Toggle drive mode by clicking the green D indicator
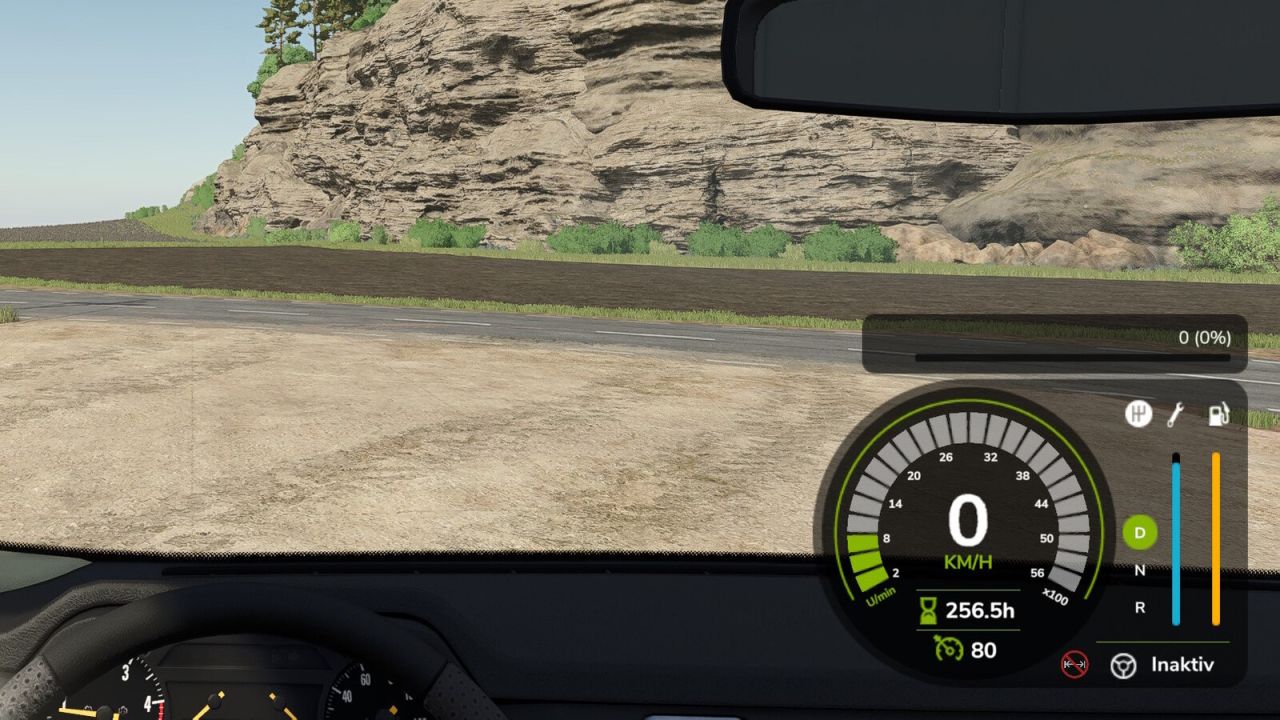The image size is (1280, 720). pos(1140,534)
